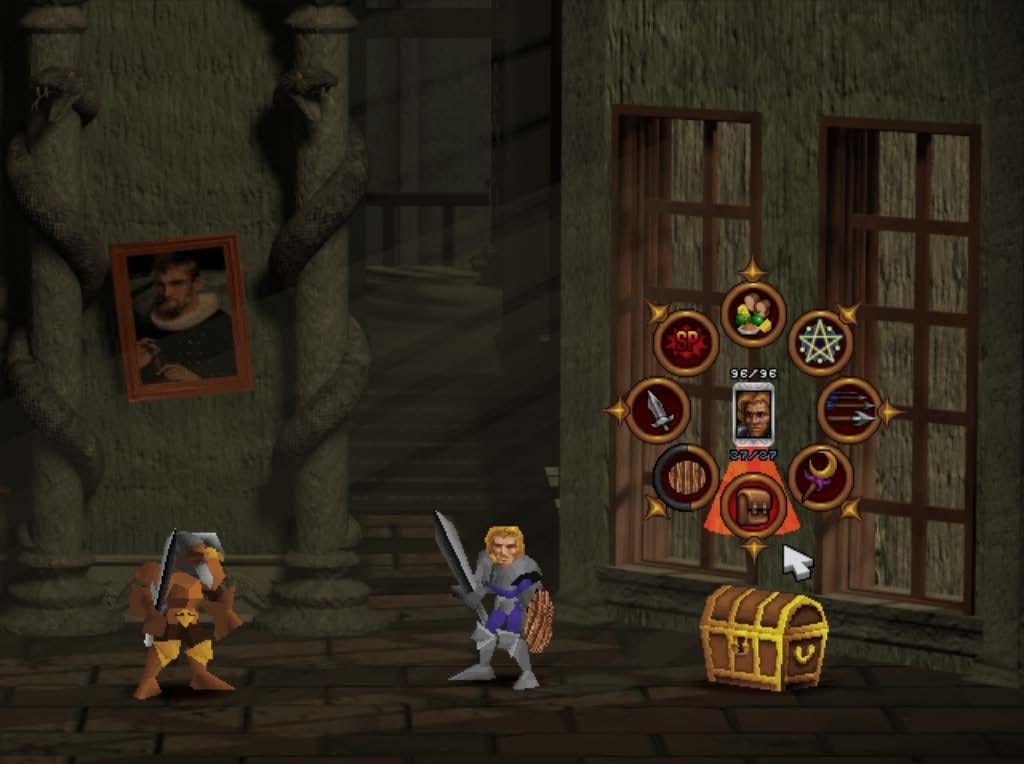This screenshot has width=1024, height=764.
Task: Choose the sword attack icon
Action: pos(657,410)
